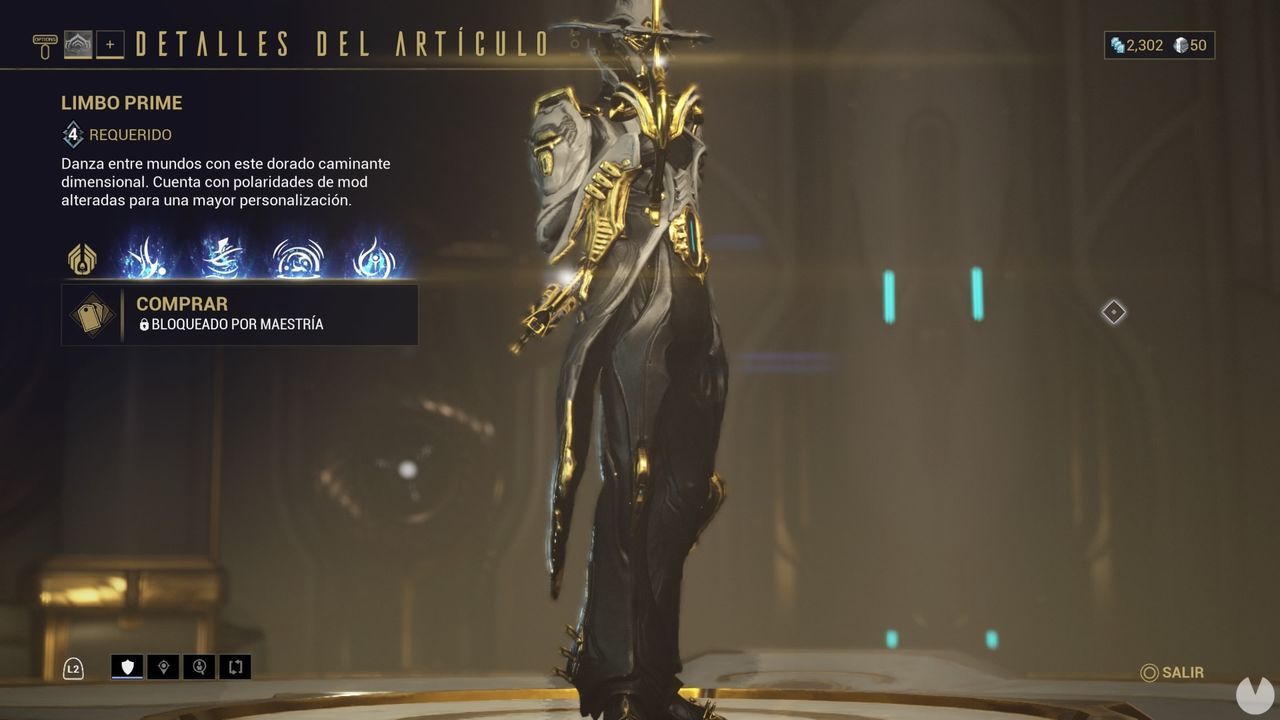This screenshot has width=1280, height=720.
Task: Toggle the waypoint marker option
Action: pyautogui.click(x=164, y=667)
